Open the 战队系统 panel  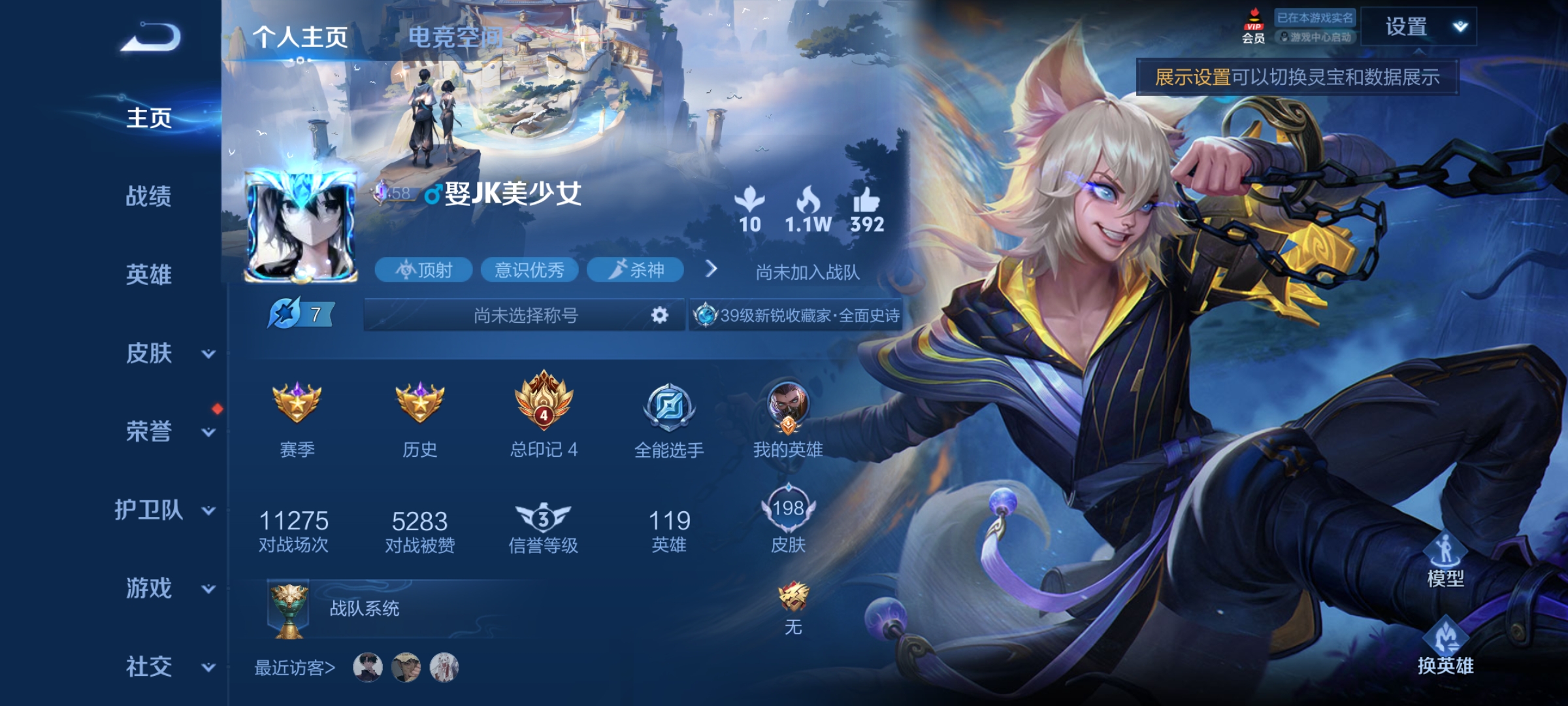[364, 609]
